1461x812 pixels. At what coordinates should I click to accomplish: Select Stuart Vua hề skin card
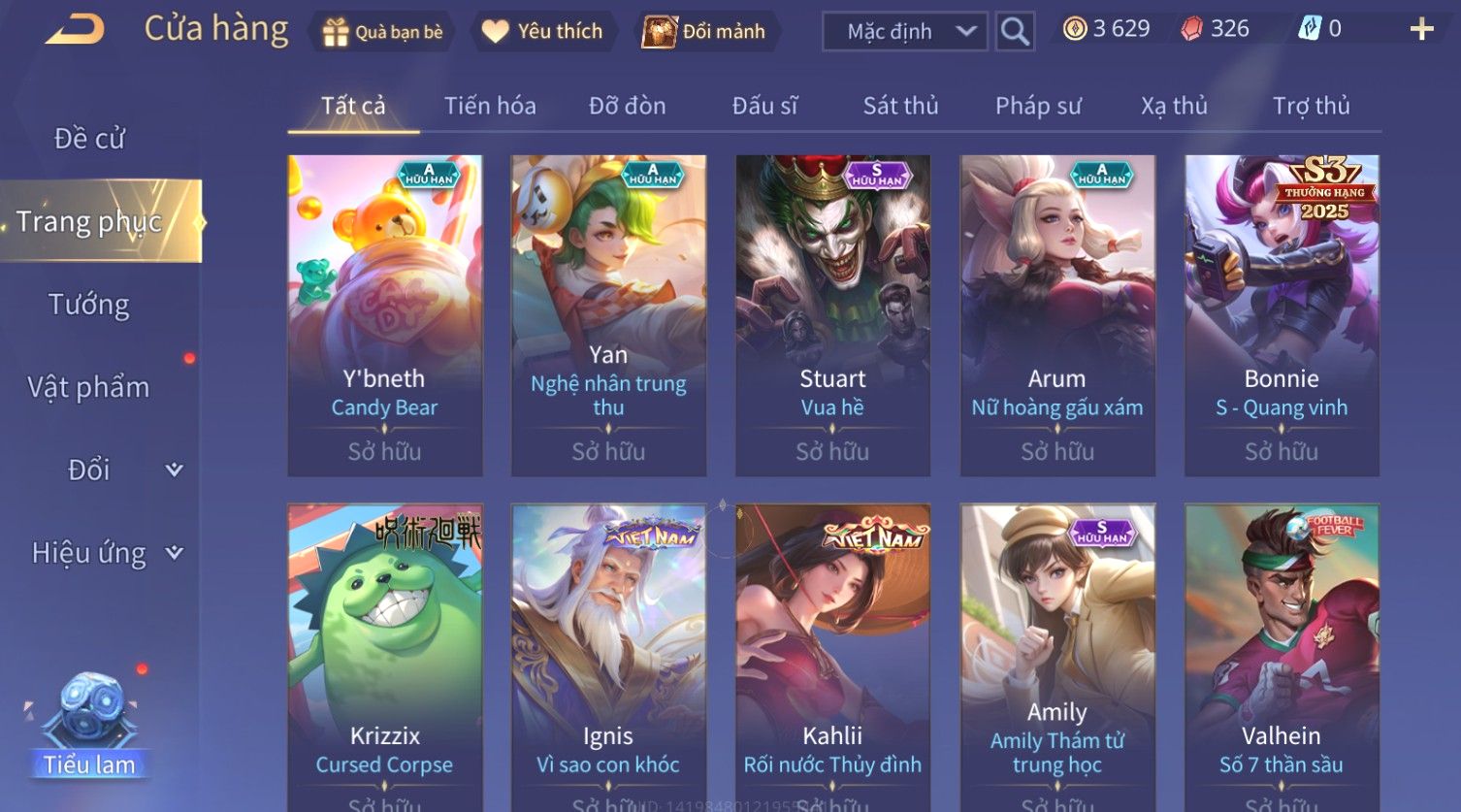point(832,315)
